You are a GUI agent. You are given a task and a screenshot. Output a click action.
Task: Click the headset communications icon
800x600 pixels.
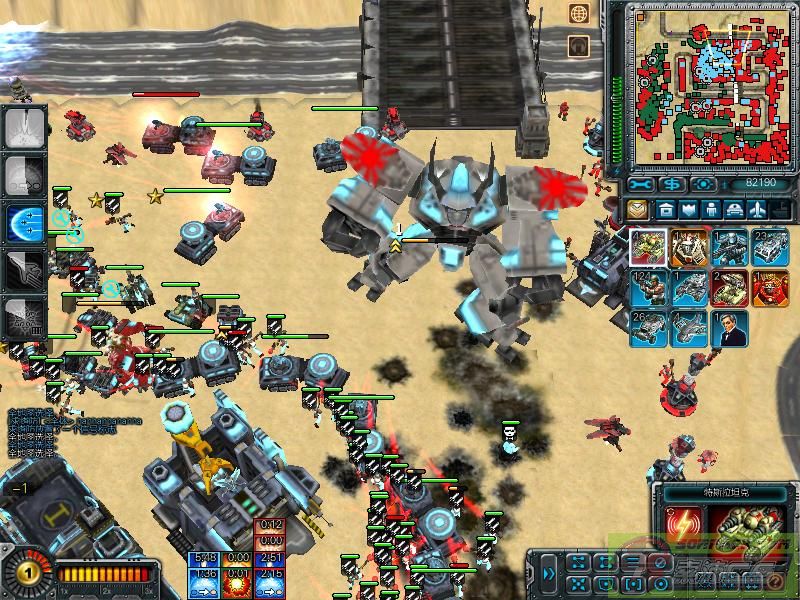[x=578, y=46]
